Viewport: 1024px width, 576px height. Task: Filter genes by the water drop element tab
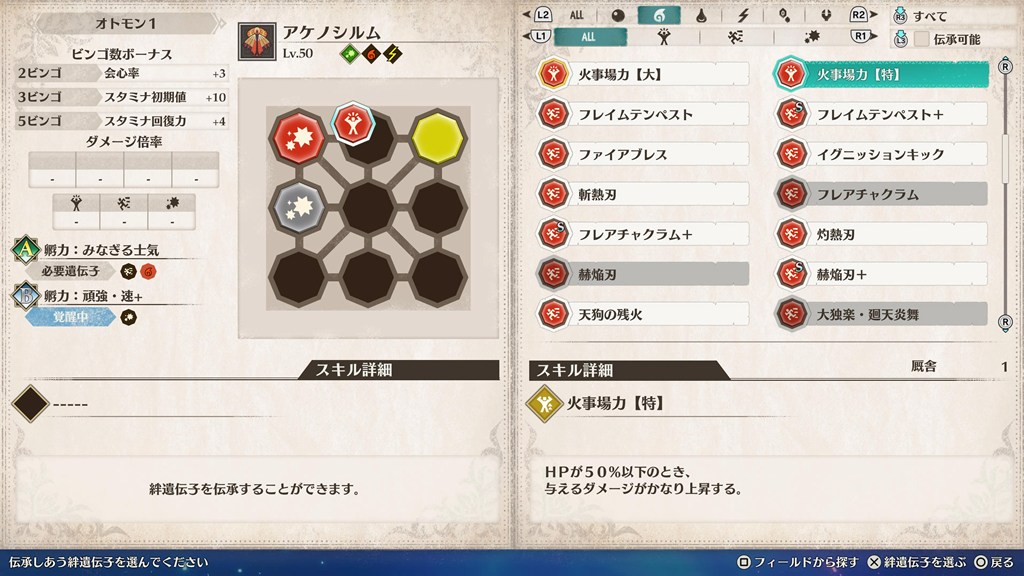(x=702, y=15)
